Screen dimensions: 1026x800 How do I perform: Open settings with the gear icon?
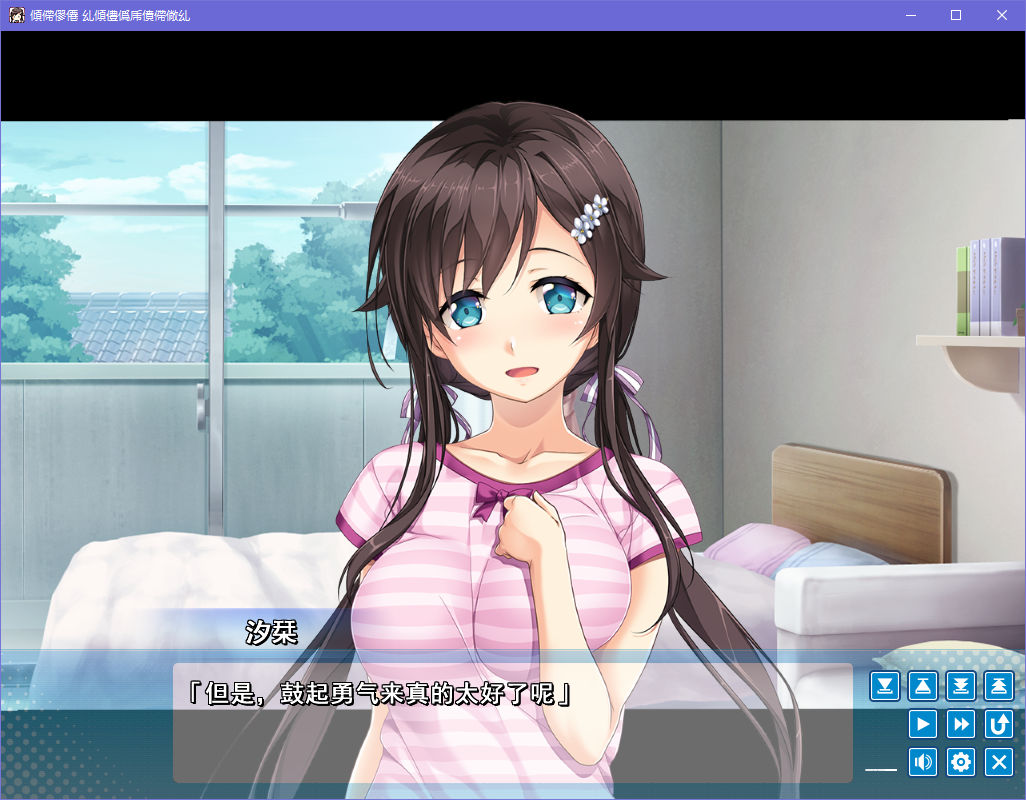(x=961, y=762)
